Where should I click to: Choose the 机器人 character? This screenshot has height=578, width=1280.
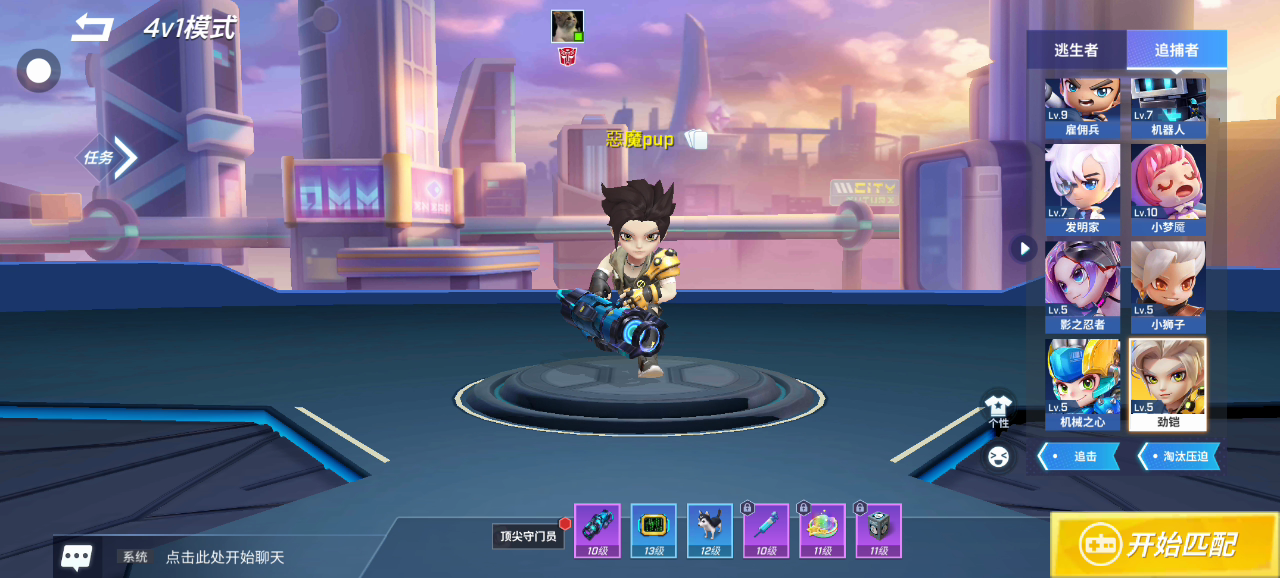tap(1168, 108)
